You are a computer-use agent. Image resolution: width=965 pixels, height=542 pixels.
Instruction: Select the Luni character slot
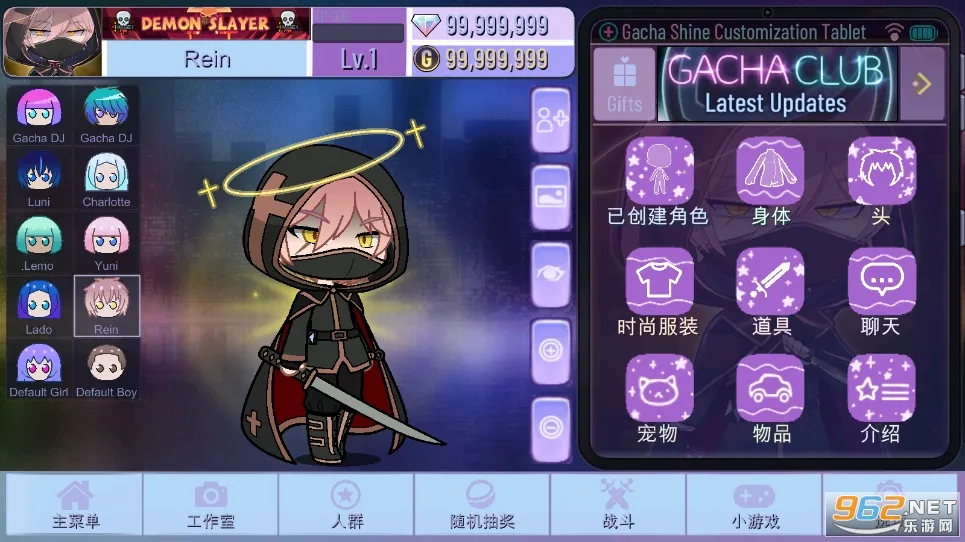pos(39,178)
